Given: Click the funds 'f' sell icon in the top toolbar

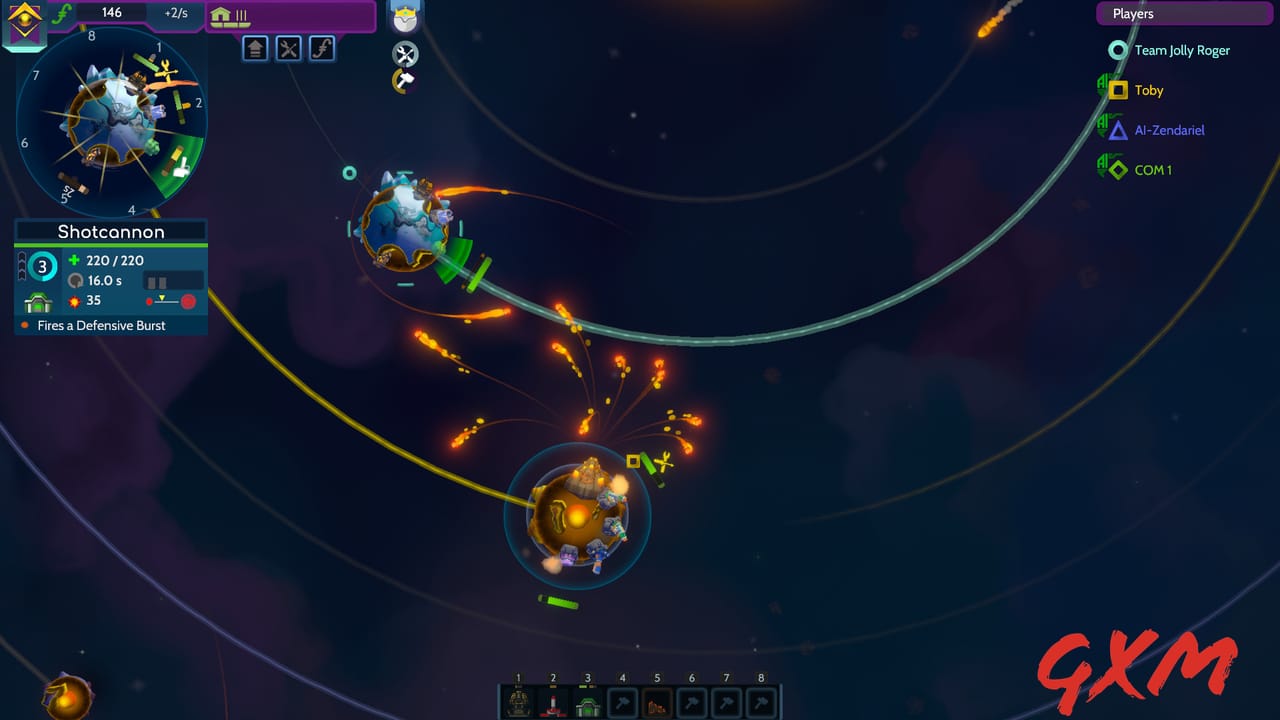Looking at the screenshot, I should pyautogui.click(x=322, y=48).
